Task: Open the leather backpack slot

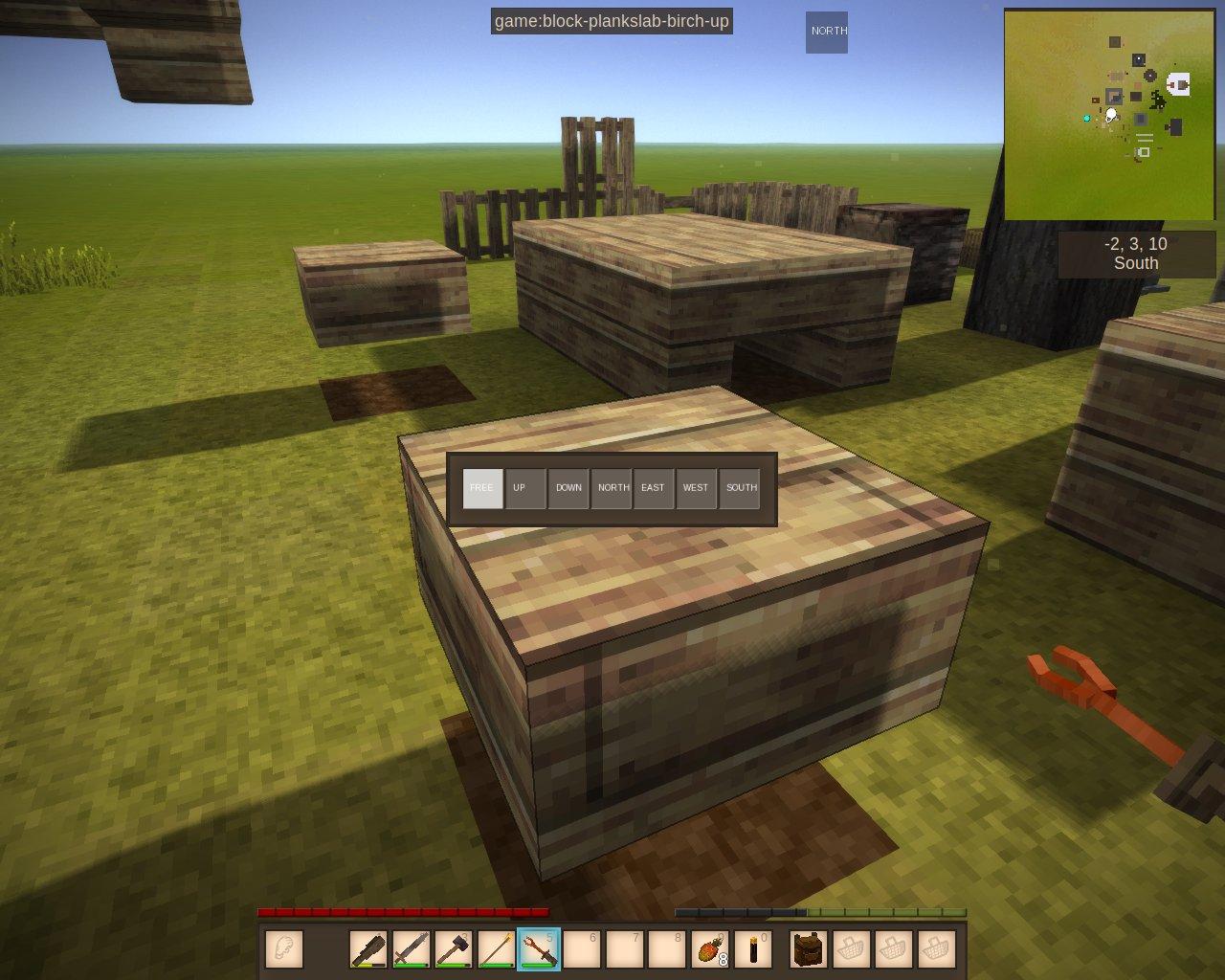Action: coord(810,949)
